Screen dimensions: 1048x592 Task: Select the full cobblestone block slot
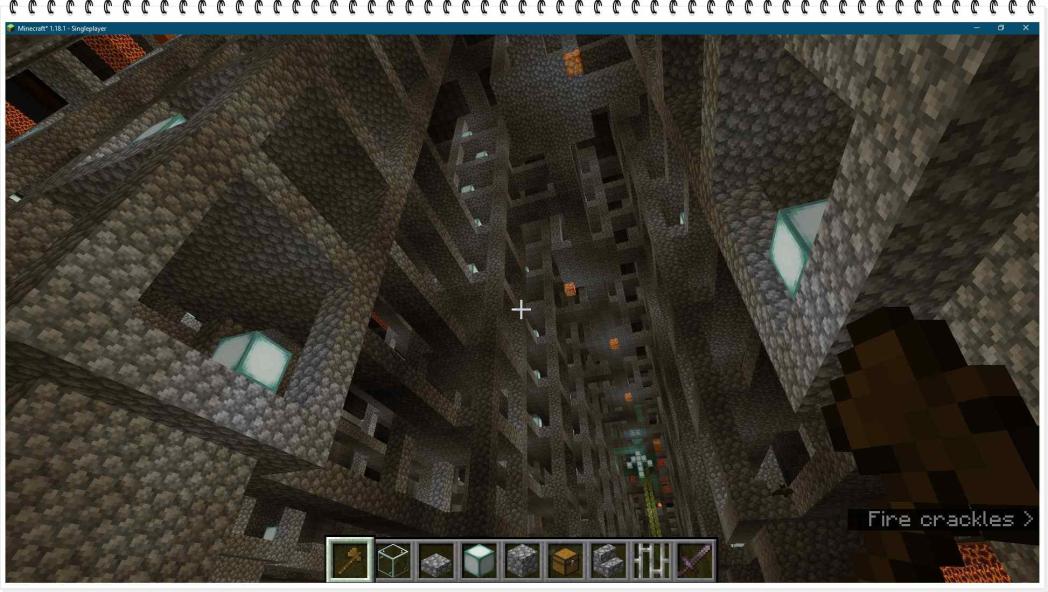(x=522, y=560)
